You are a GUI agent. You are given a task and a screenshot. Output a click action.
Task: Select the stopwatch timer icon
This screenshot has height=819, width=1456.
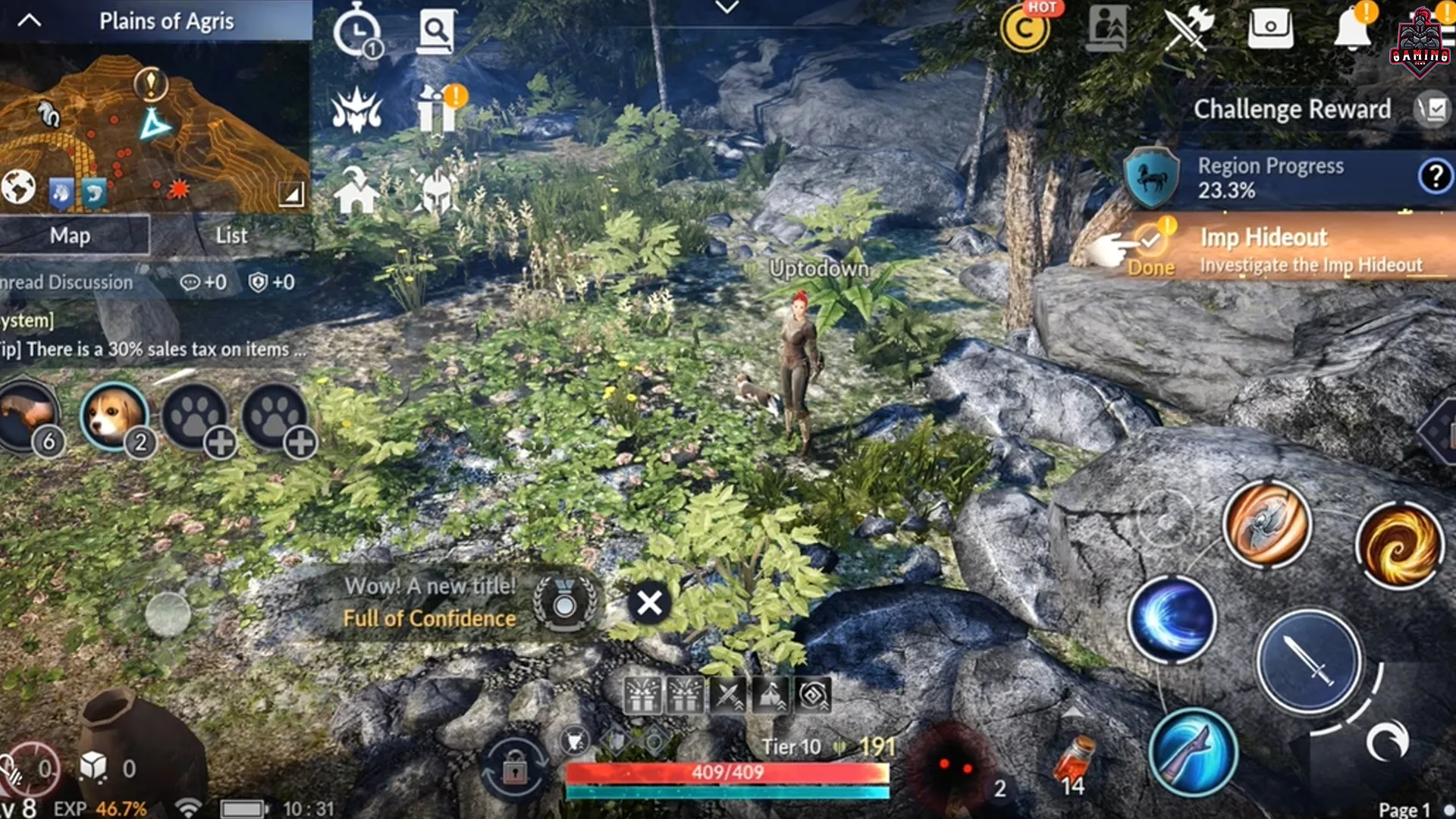(357, 30)
